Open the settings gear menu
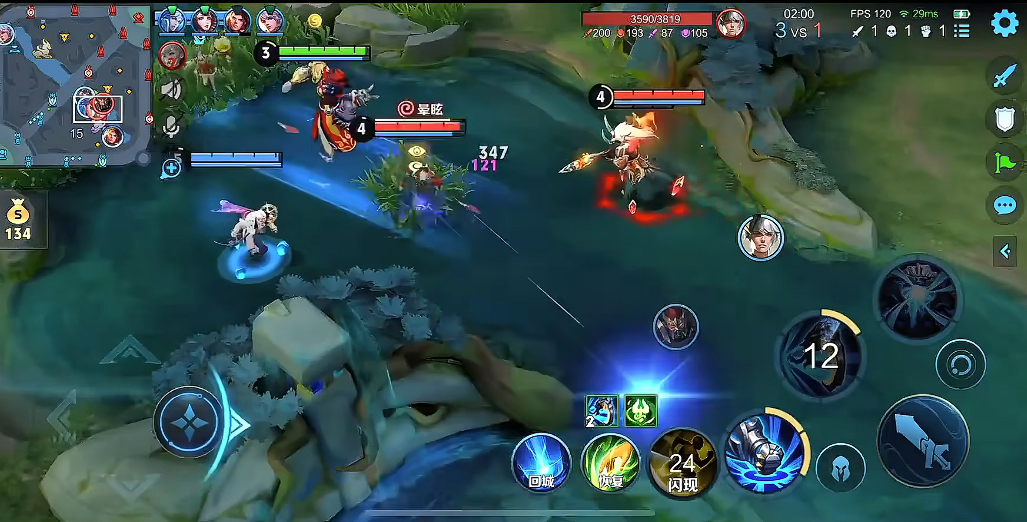Image resolution: width=1027 pixels, height=522 pixels. point(1004,23)
